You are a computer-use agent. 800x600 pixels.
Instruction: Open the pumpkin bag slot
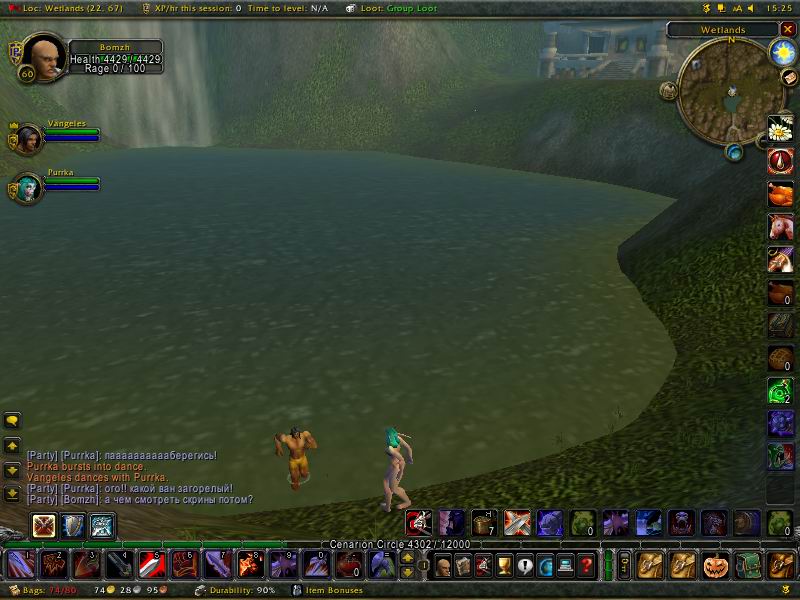(x=716, y=565)
